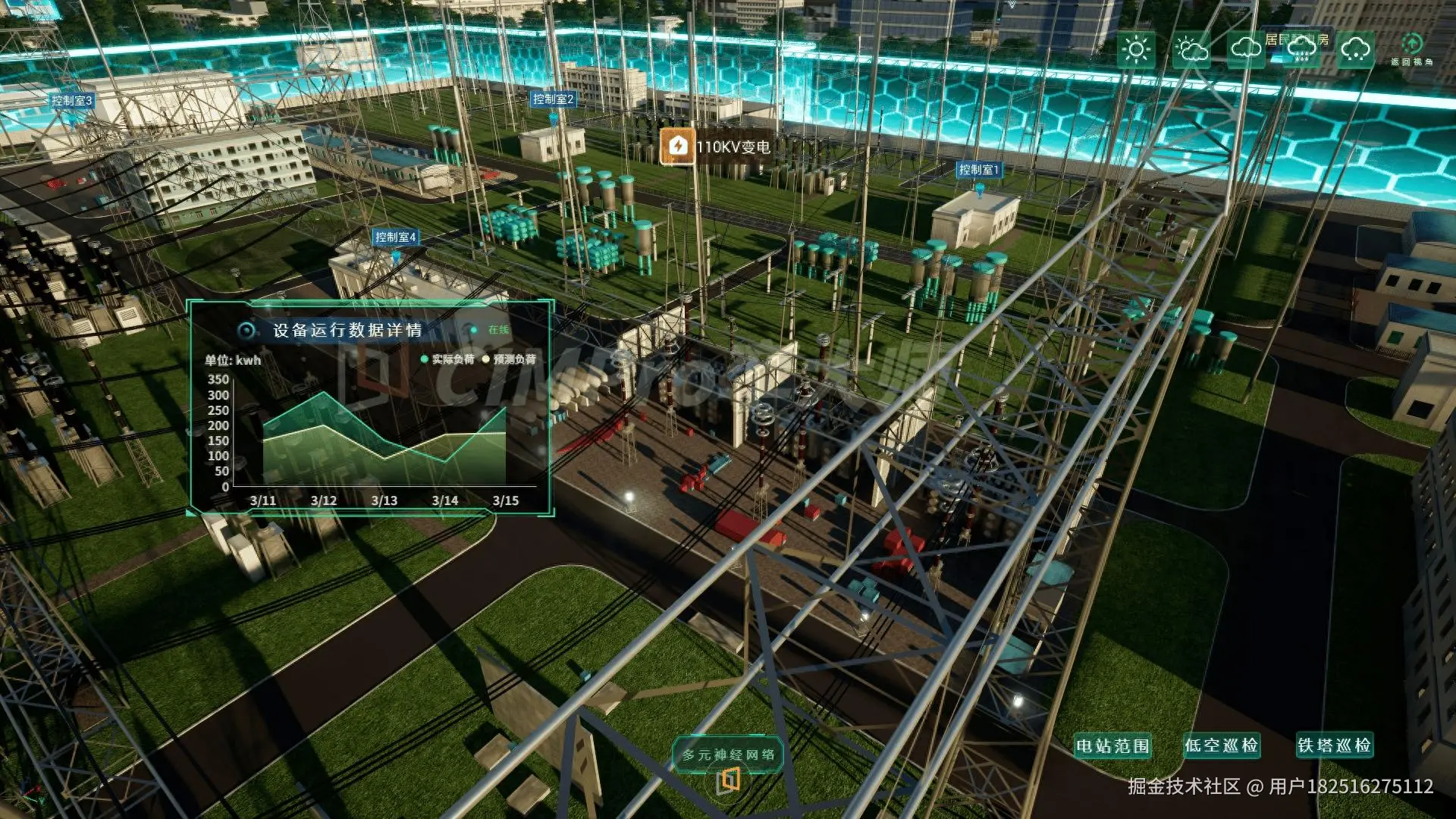The width and height of the screenshot is (1456, 819).
Task: Click the orange logo icon below 多元神经网络
Action: click(x=728, y=781)
